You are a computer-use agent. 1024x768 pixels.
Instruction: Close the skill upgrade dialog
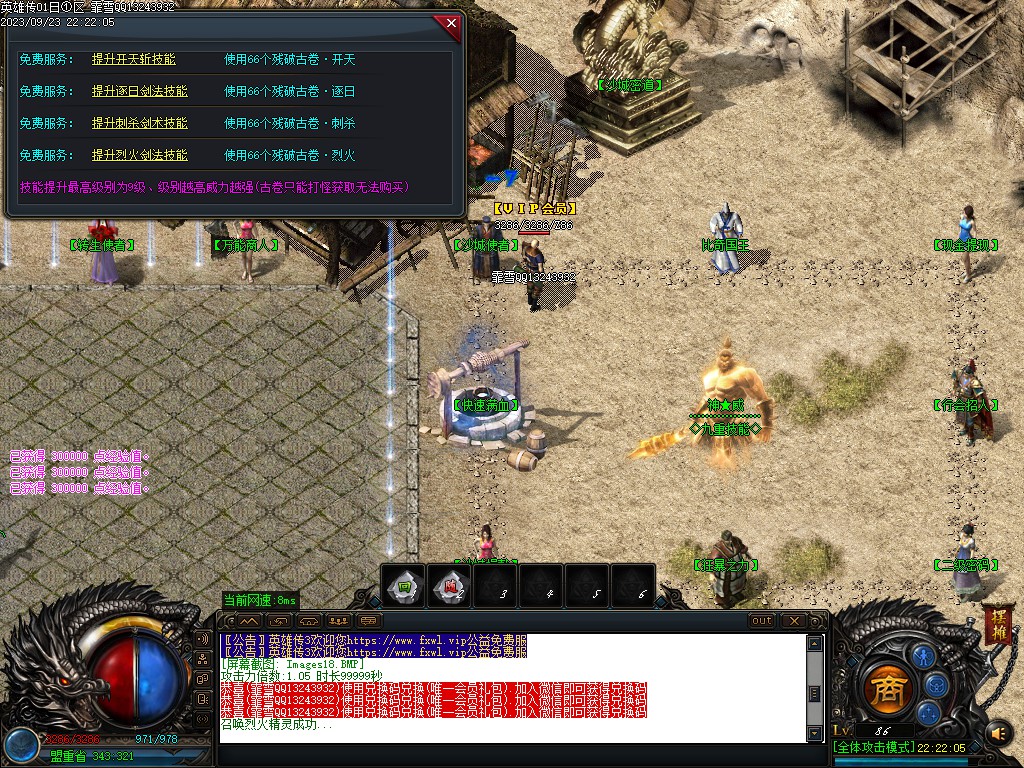click(x=451, y=23)
